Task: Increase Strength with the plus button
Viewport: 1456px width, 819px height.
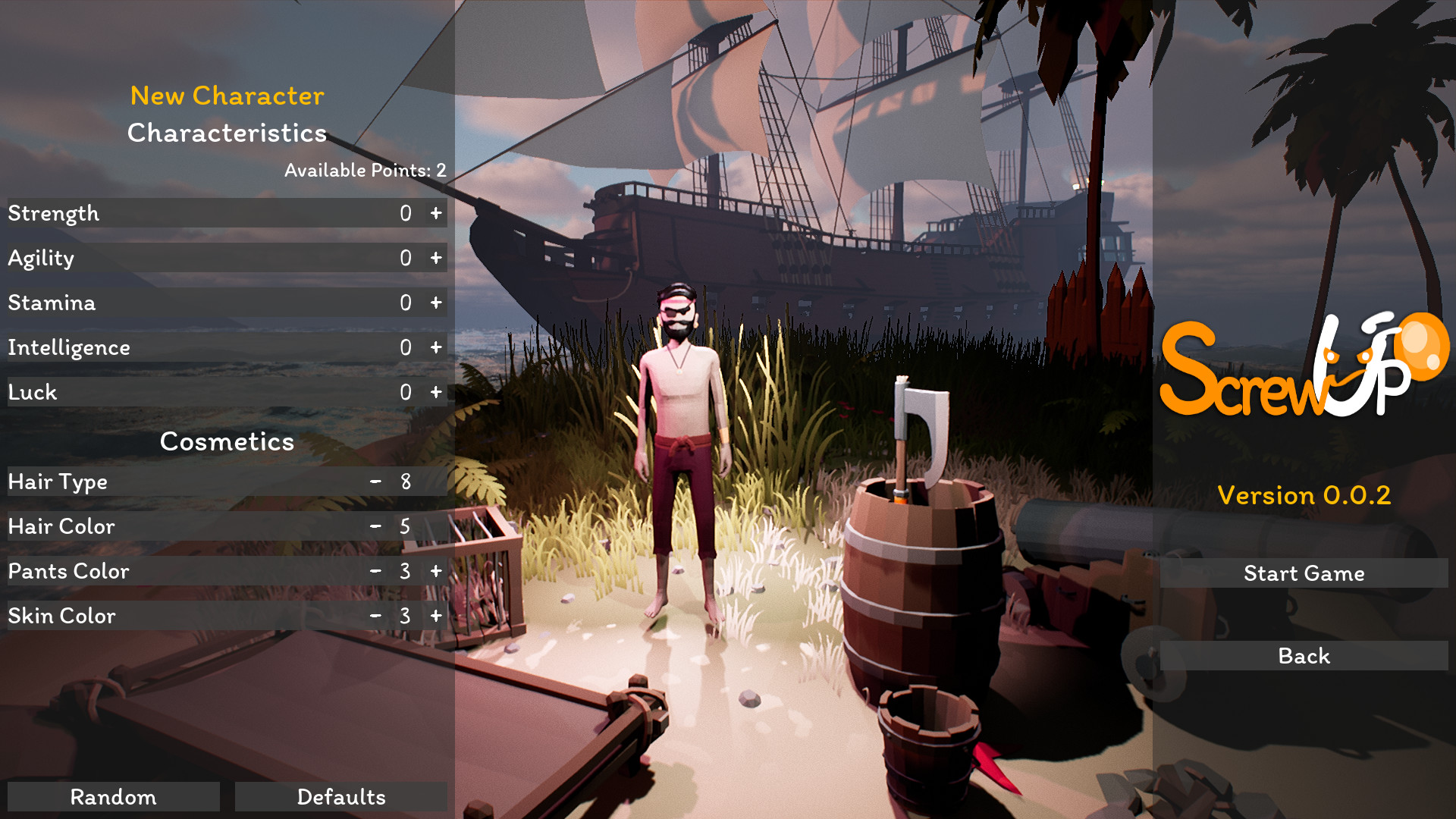Action: tap(436, 214)
